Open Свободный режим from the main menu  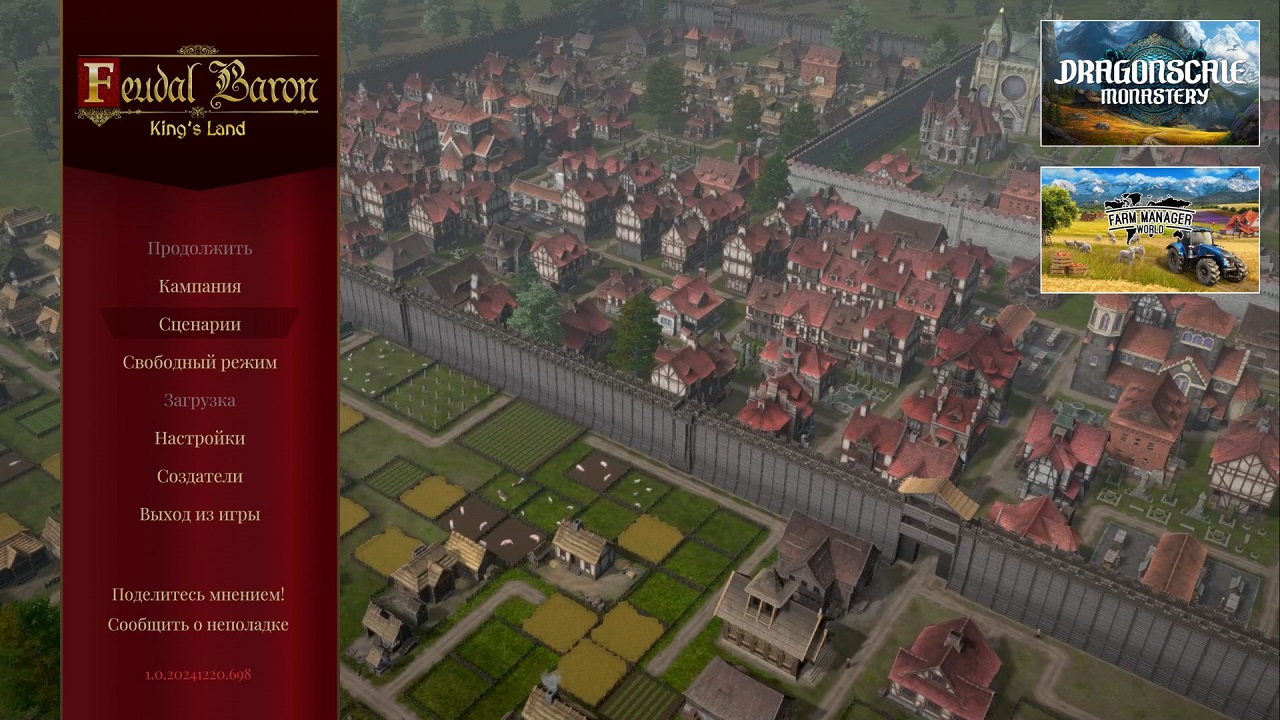199,362
